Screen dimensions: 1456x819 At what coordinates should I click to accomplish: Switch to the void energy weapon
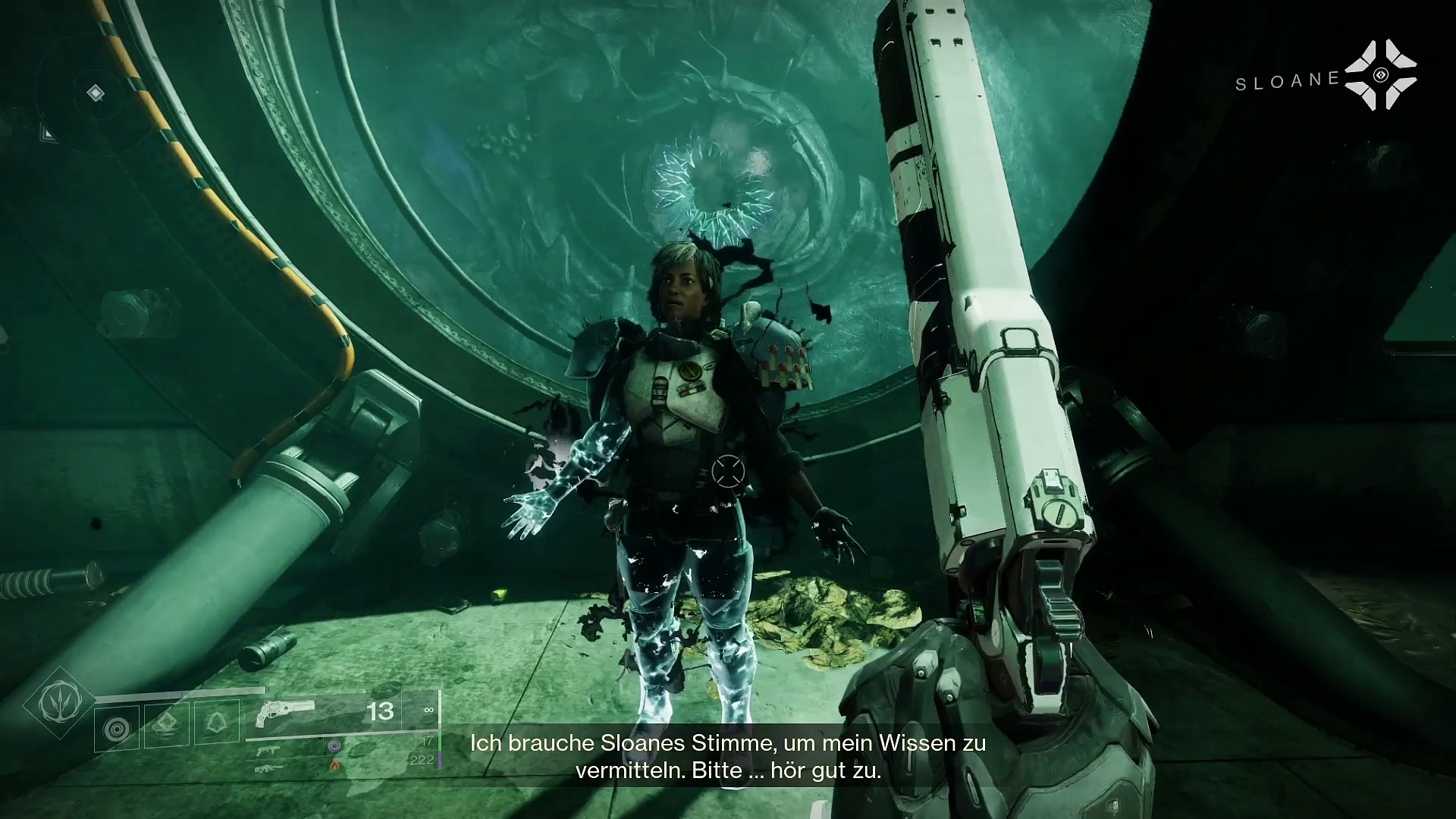click(x=270, y=750)
